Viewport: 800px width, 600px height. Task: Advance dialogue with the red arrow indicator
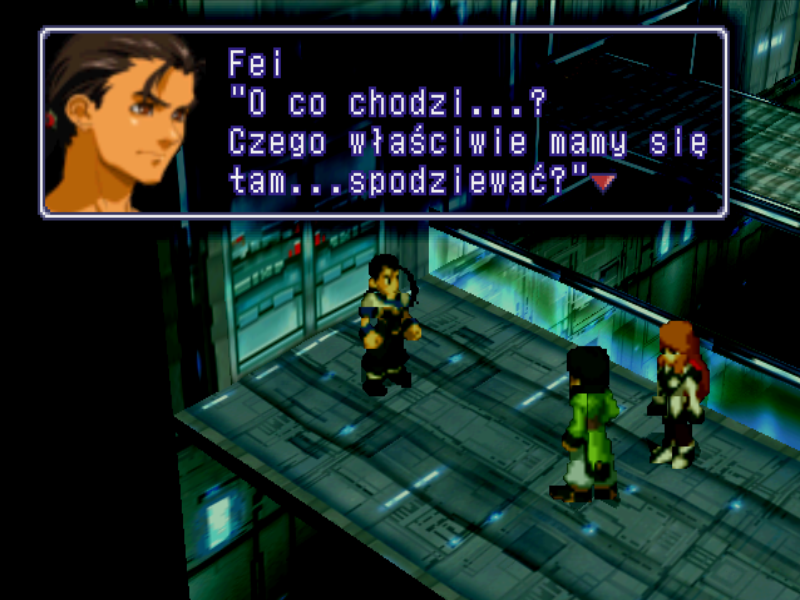601,181
